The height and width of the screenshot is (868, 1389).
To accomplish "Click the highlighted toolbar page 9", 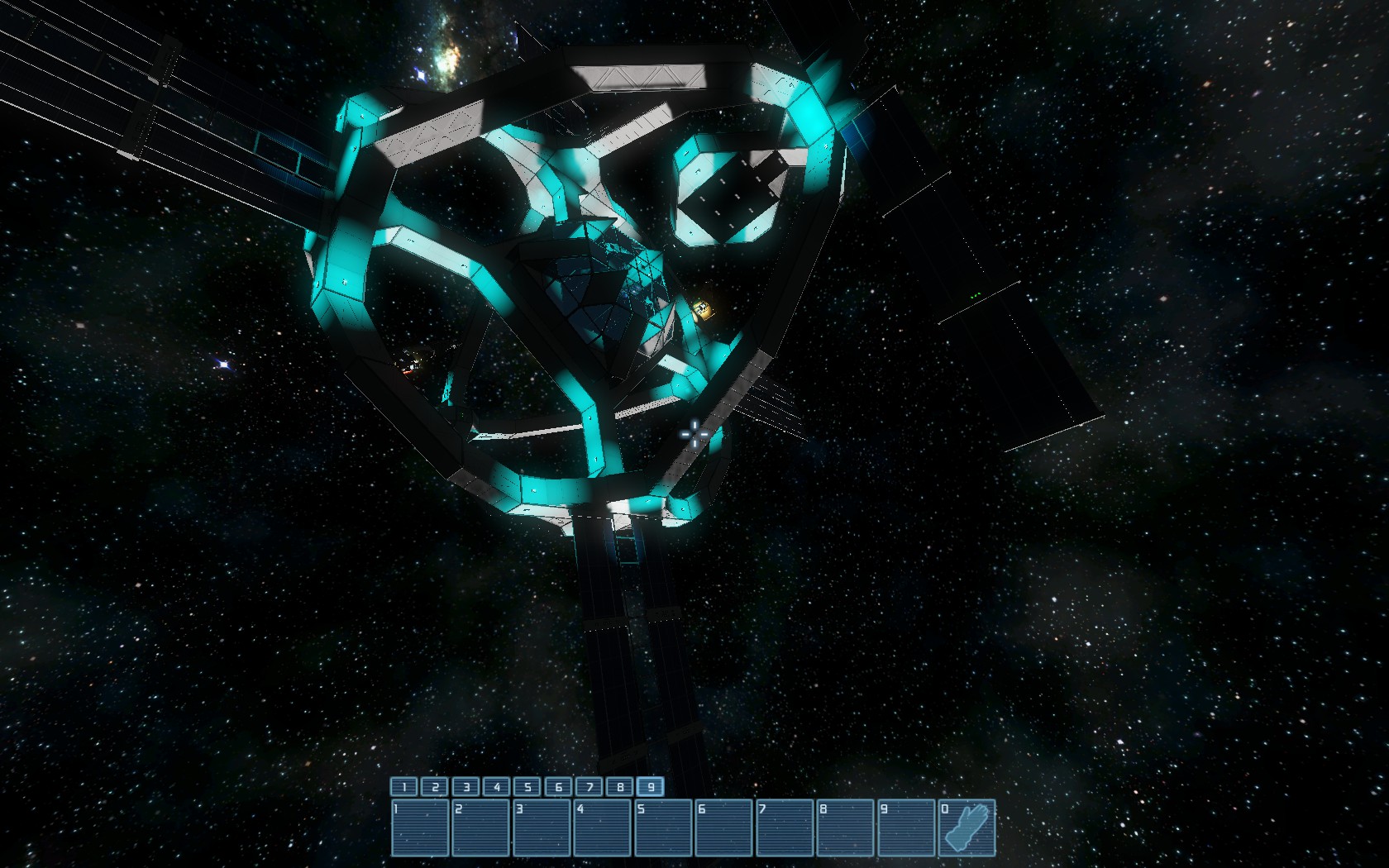I will tap(651, 787).
